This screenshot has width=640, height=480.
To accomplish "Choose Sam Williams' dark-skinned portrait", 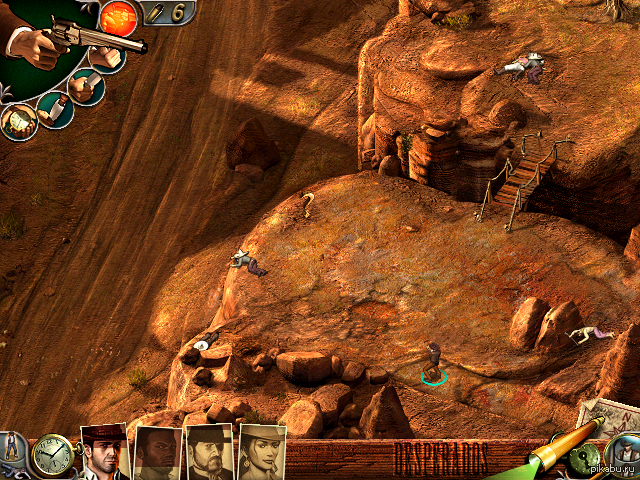I will [157, 455].
